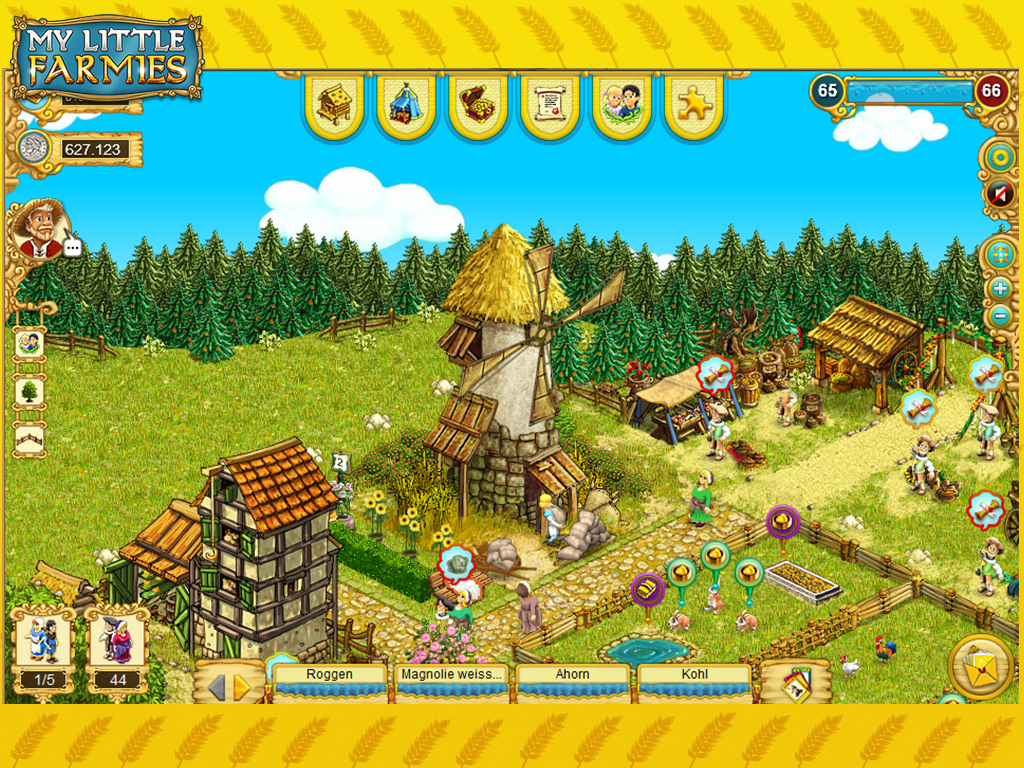Pick the Ahorn item slot
Image resolution: width=1024 pixels, height=768 pixels.
pyautogui.click(x=573, y=680)
